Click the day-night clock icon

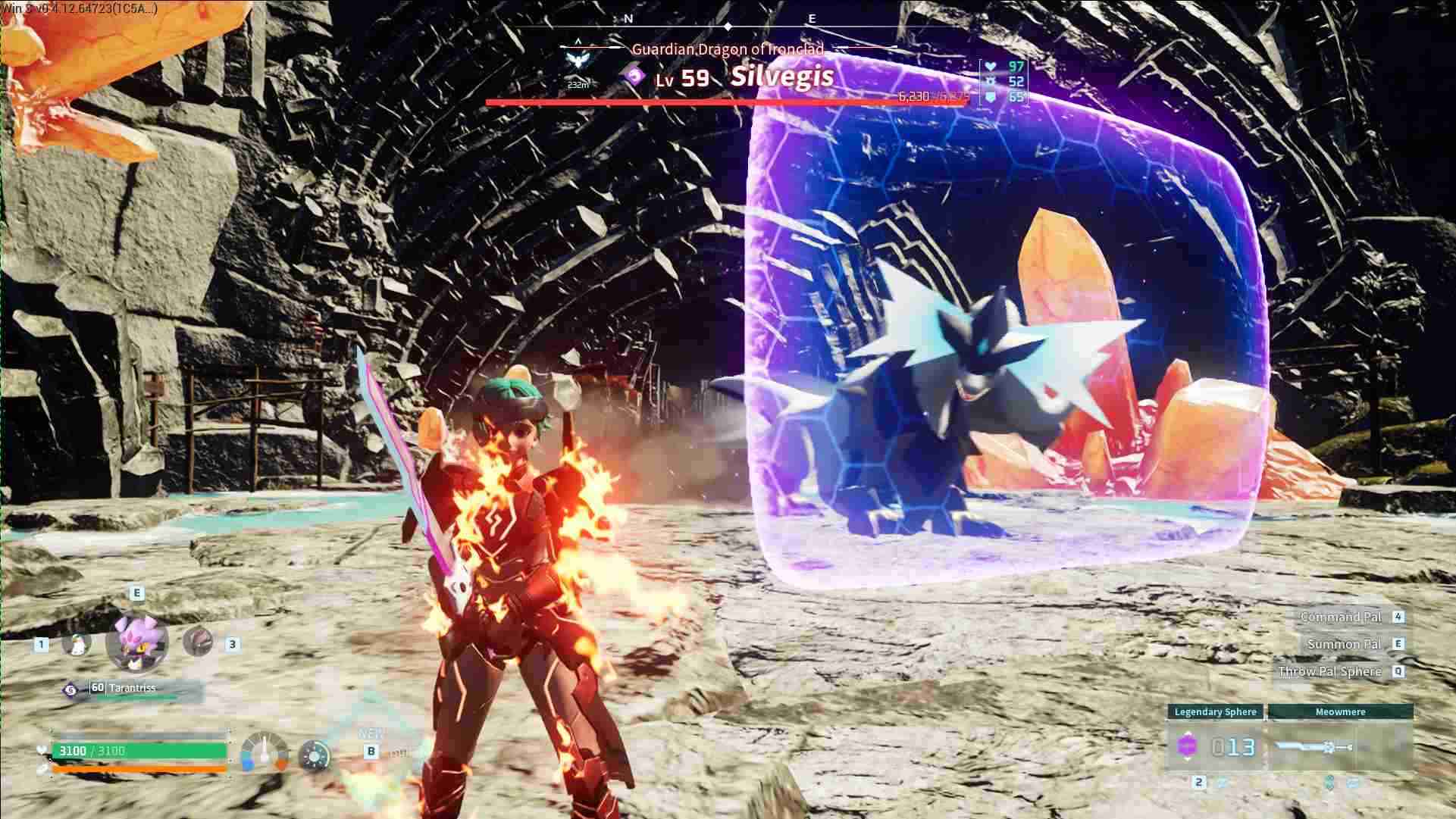[x=314, y=755]
